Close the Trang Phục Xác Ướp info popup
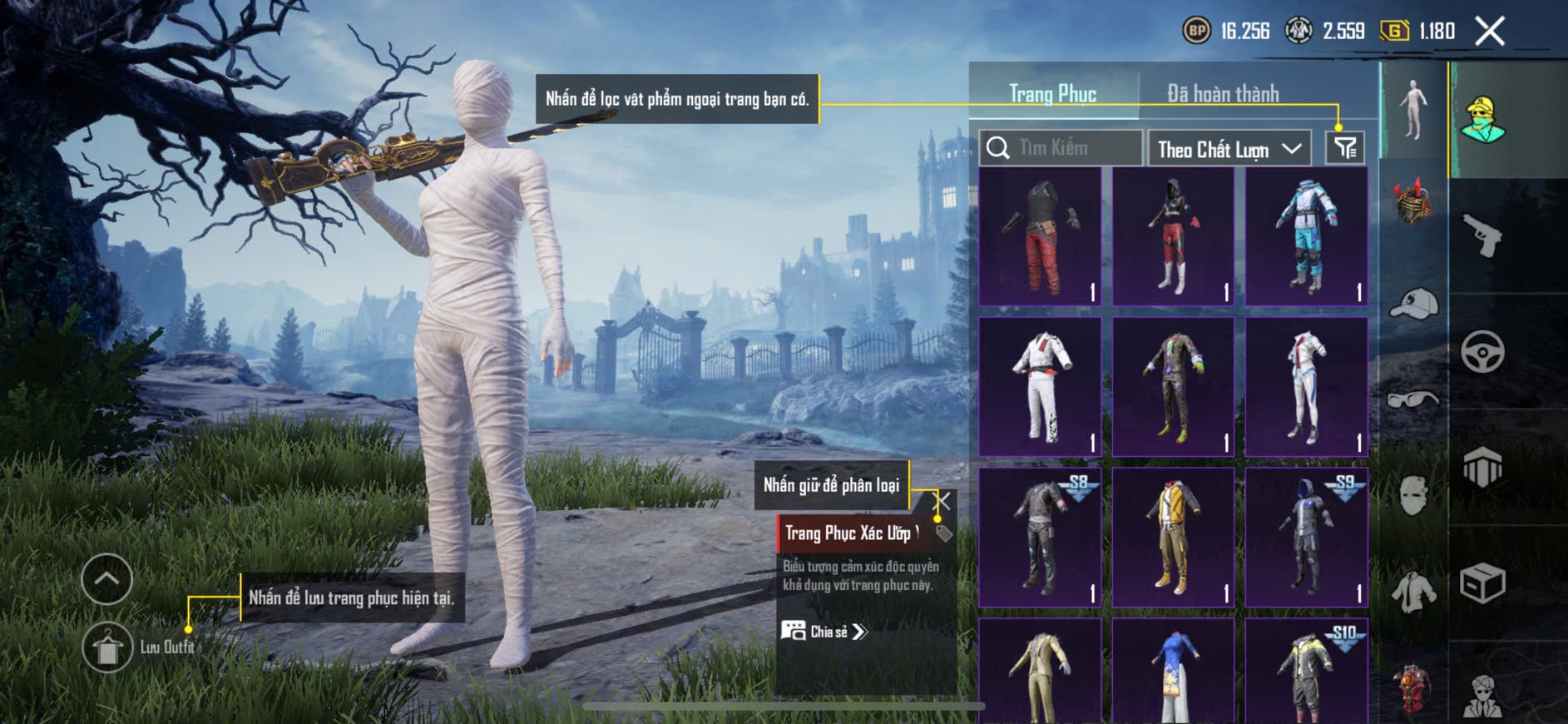 (943, 501)
